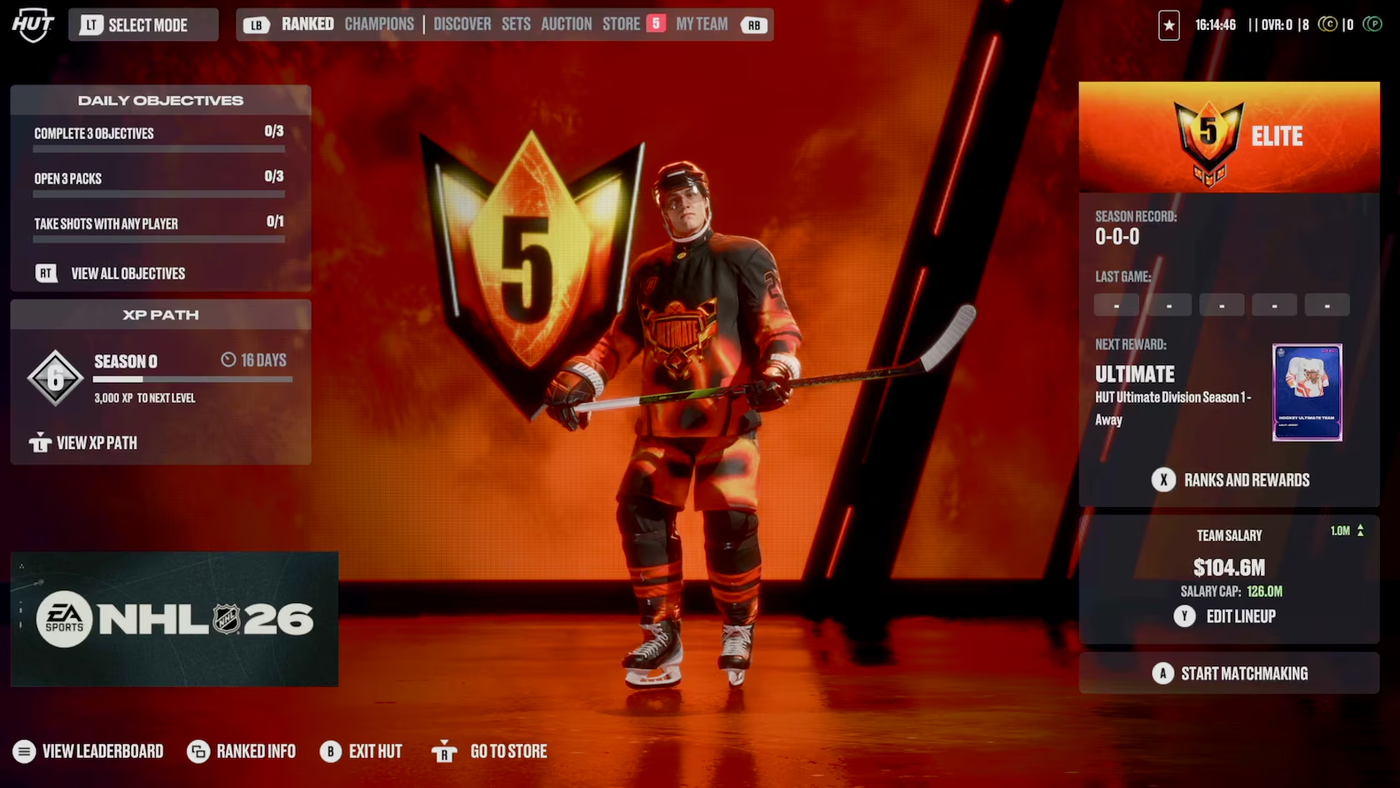The width and height of the screenshot is (1400, 788).
Task: Open the View XP Path option
Action: 96,443
